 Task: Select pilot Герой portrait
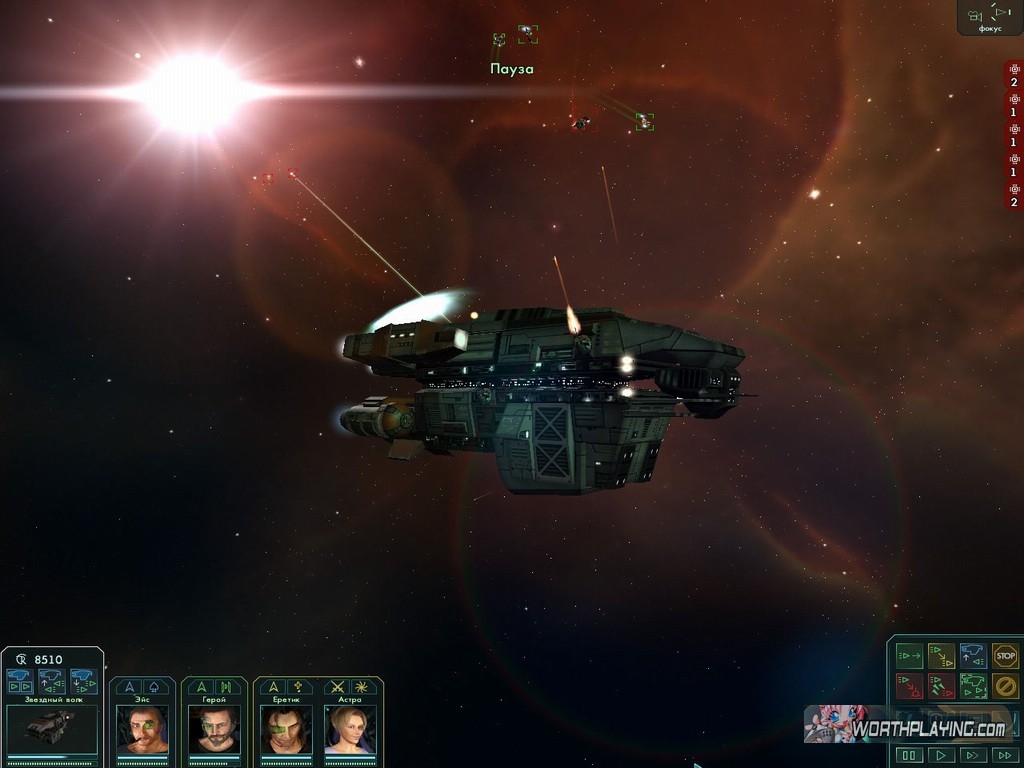tap(214, 729)
